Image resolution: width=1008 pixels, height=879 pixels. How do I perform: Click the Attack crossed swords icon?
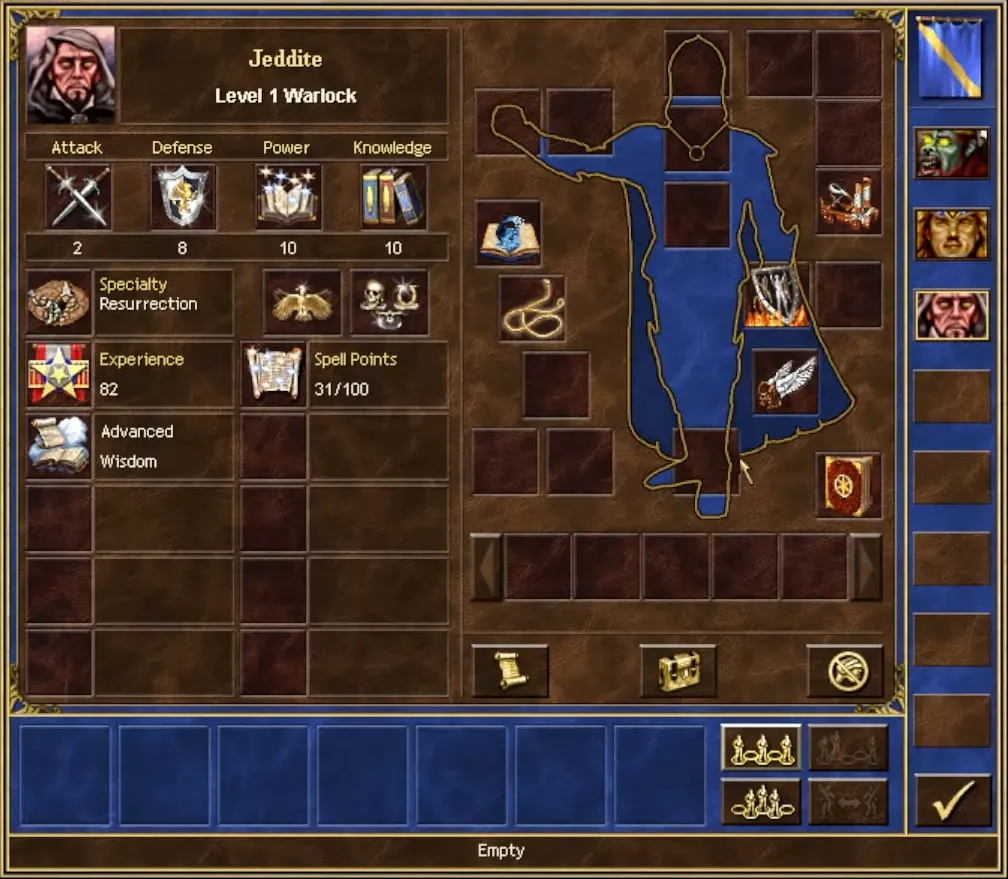point(78,197)
